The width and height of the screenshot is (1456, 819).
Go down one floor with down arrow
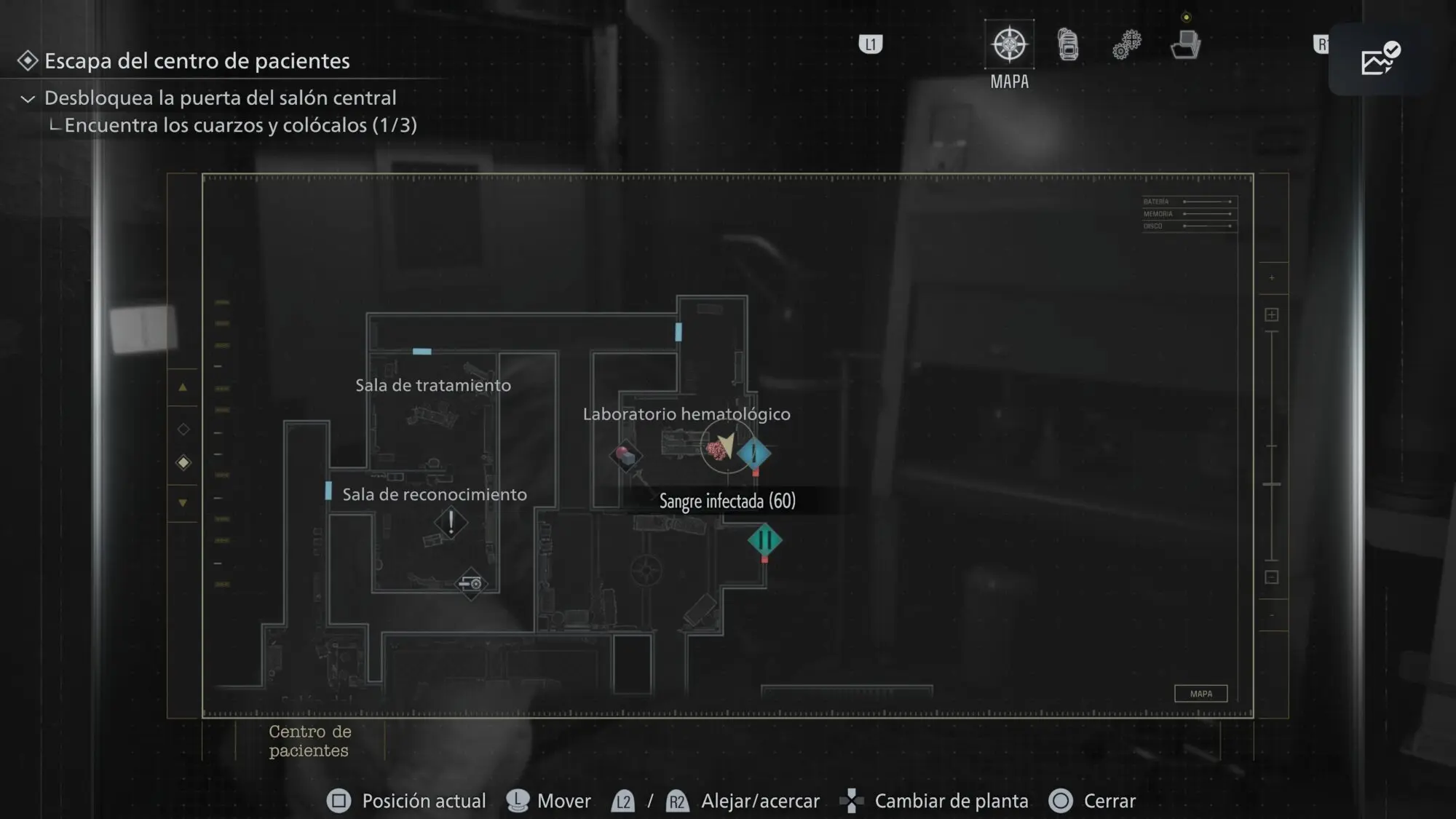(x=183, y=502)
